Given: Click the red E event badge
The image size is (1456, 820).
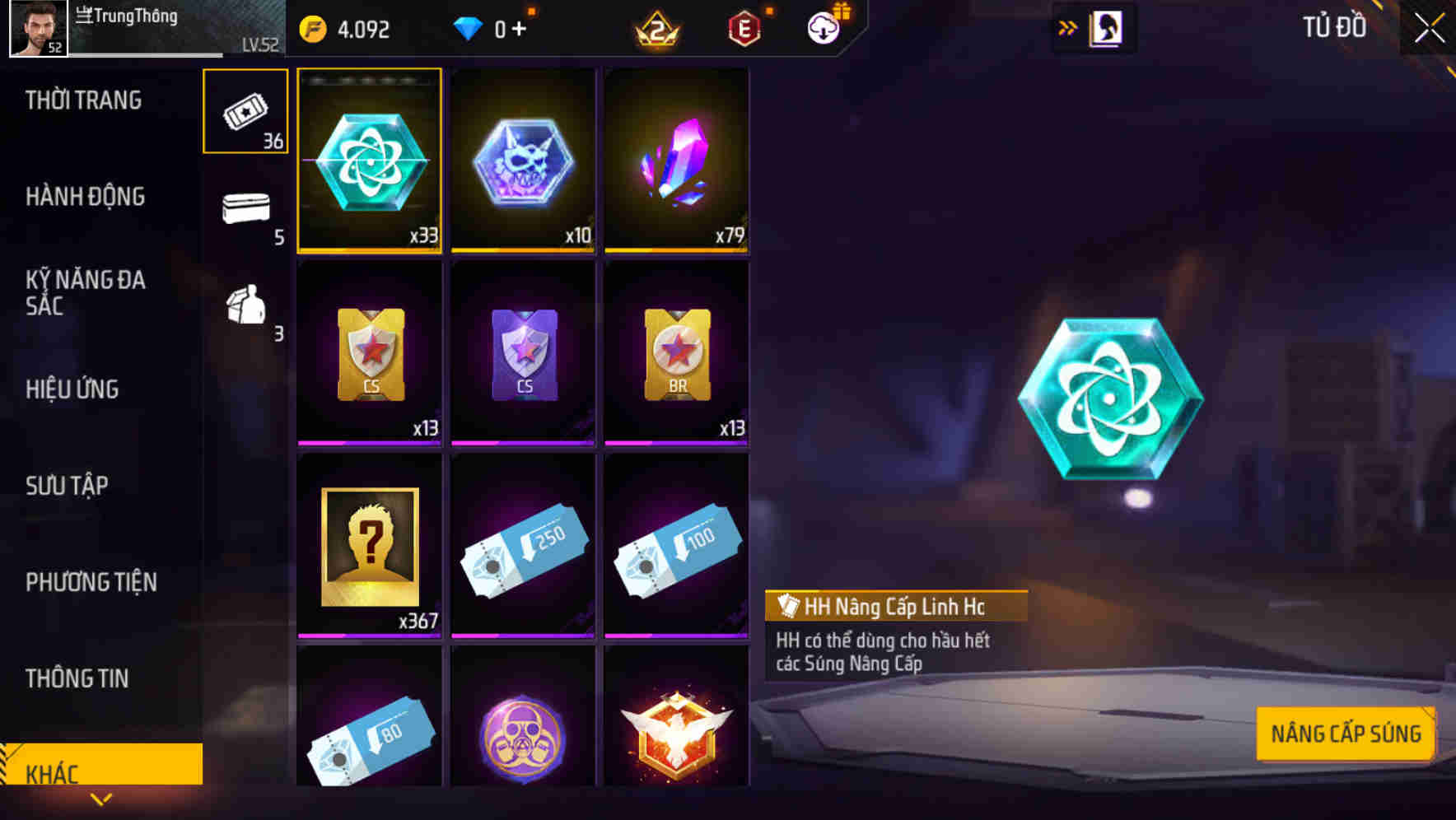Looking at the screenshot, I should [744, 29].
